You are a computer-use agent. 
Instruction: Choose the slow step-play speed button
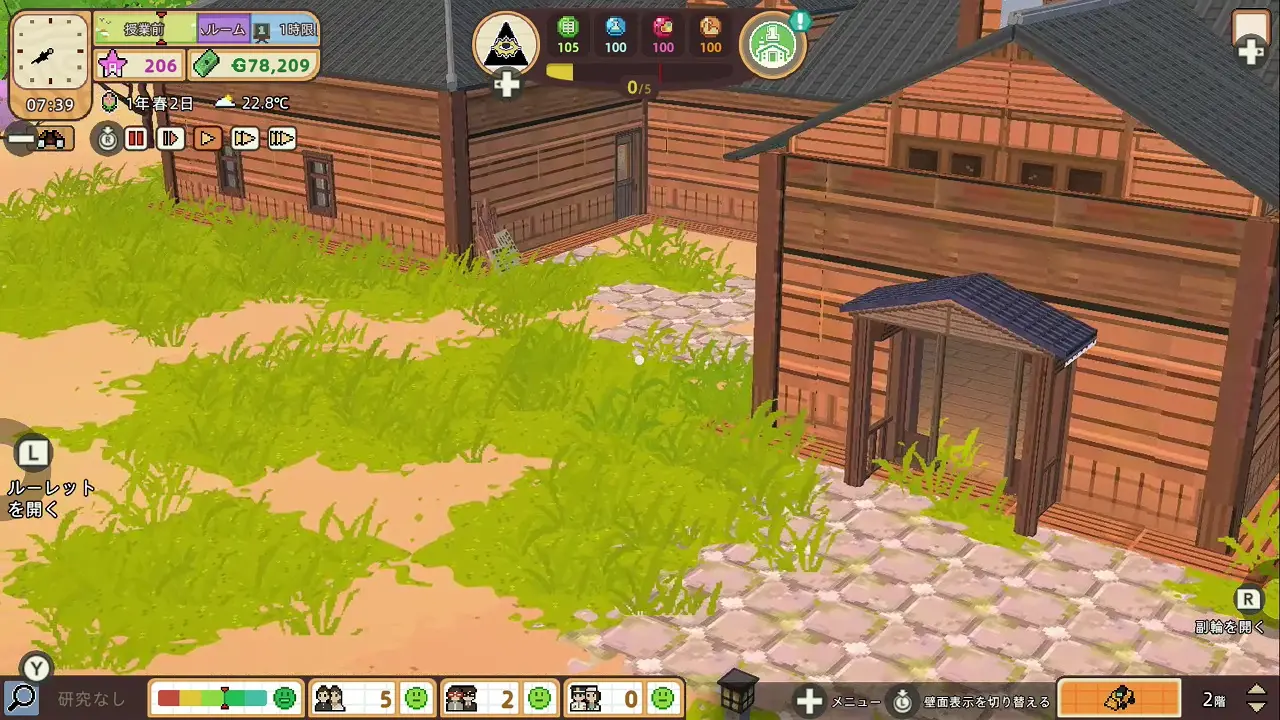171,138
